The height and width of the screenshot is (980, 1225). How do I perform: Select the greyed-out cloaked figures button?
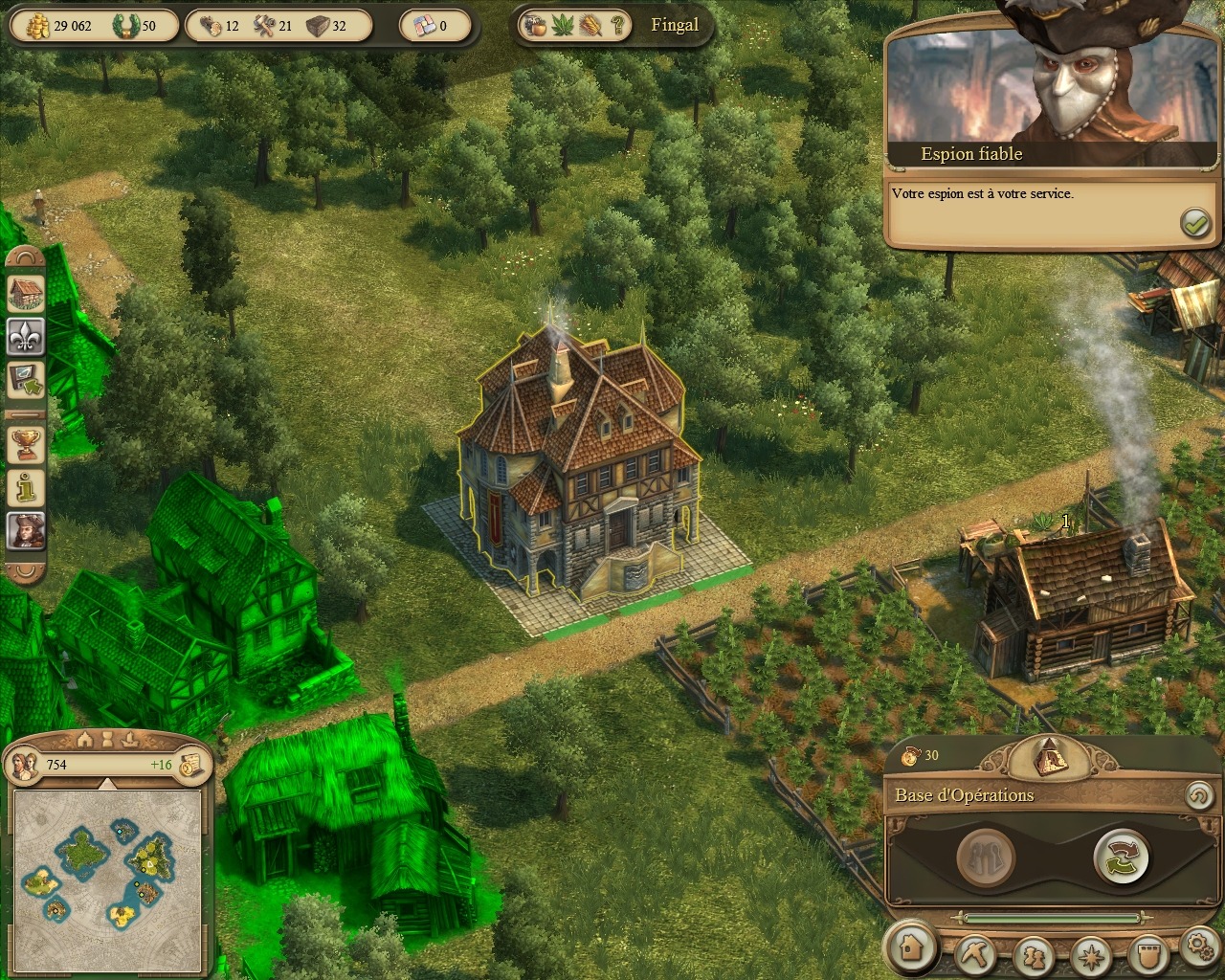point(986,857)
